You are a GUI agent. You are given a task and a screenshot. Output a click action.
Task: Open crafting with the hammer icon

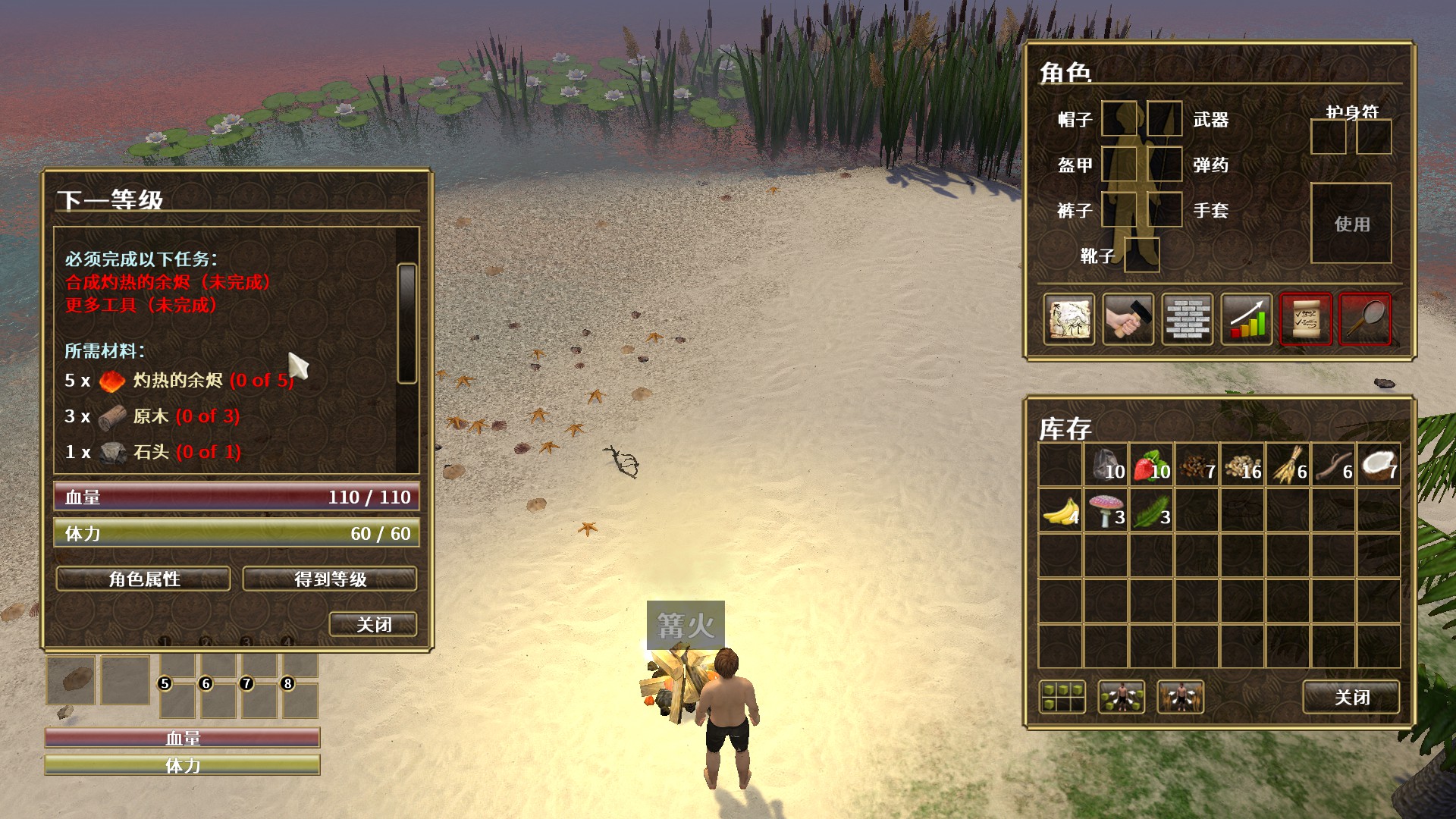point(1128,319)
